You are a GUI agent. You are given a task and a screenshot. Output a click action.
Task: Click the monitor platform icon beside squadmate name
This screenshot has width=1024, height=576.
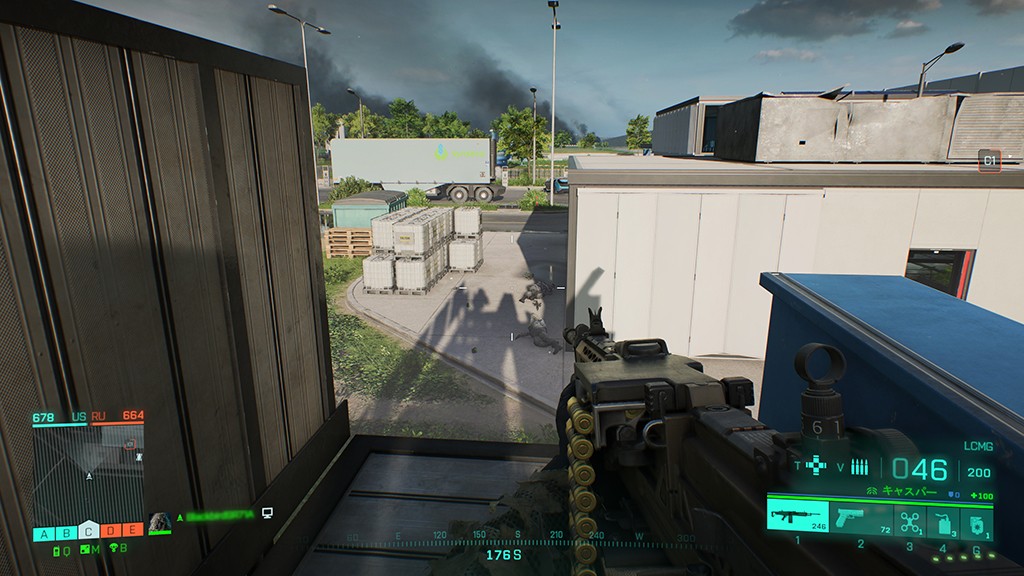coord(267,514)
